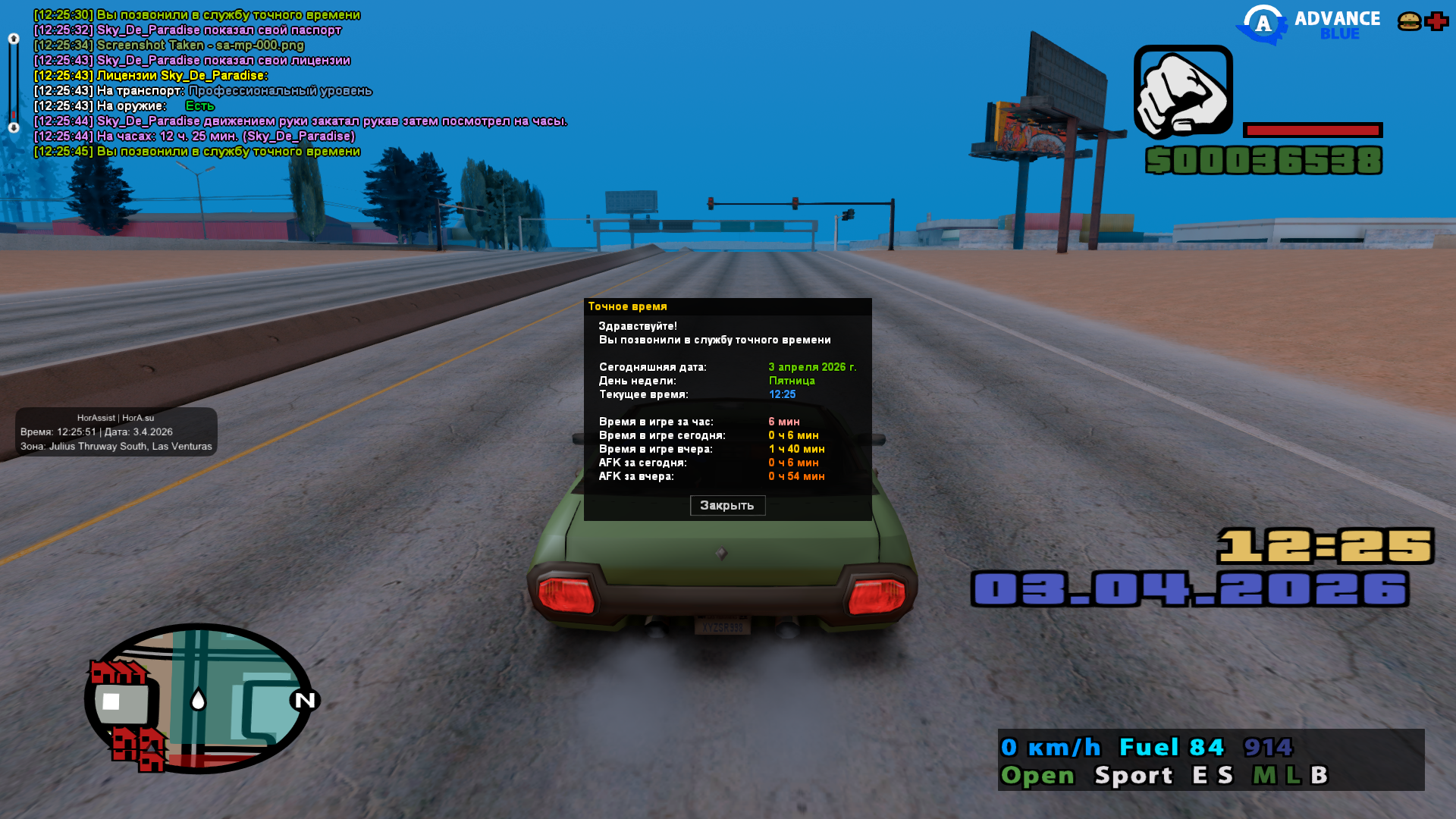This screenshot has width=1456, height=819.
Task: Click the chat scroll down arrow
Action: (x=14, y=128)
